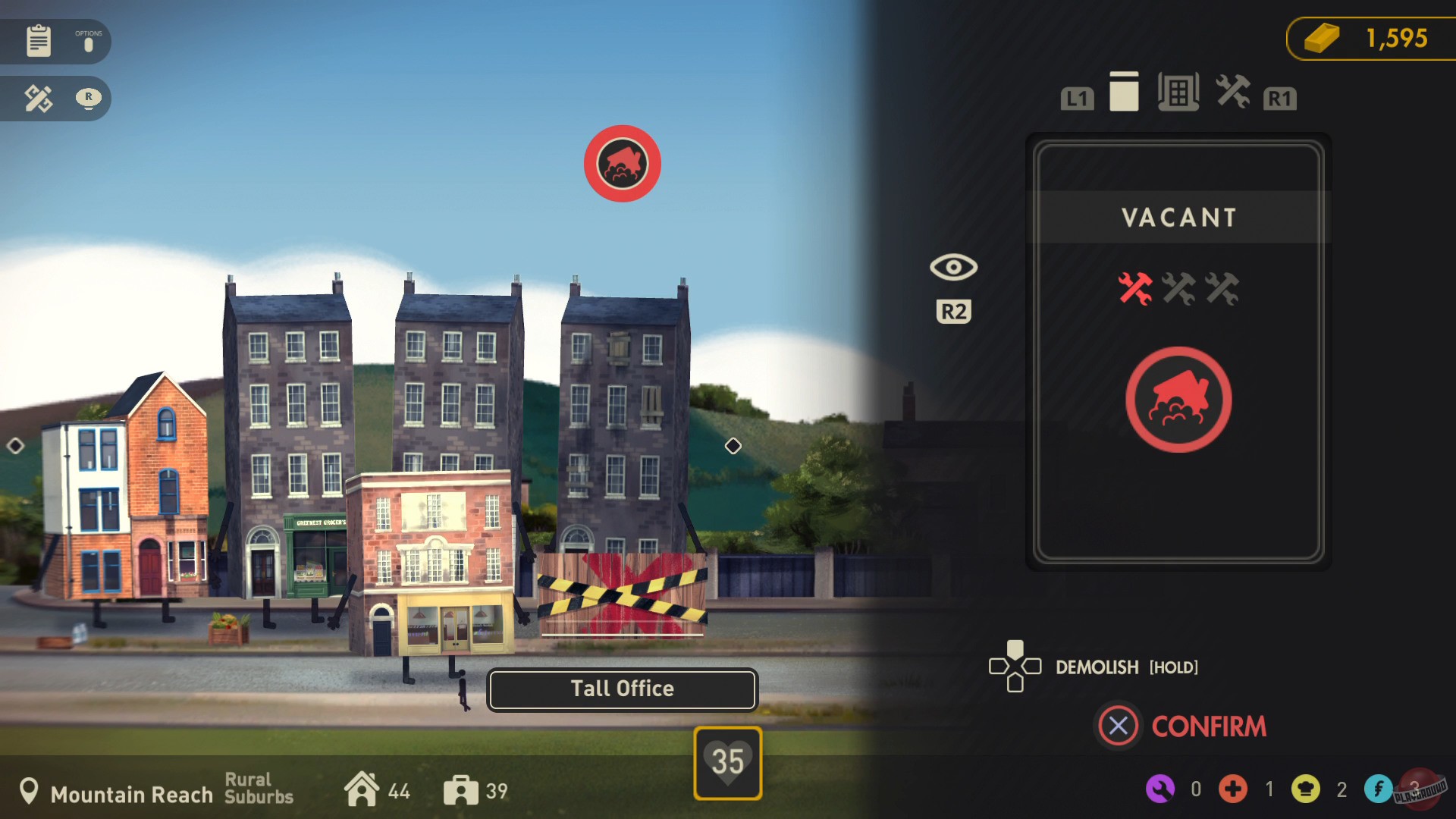Click the red demolish marker above the building
The image size is (1456, 819).
(x=623, y=162)
